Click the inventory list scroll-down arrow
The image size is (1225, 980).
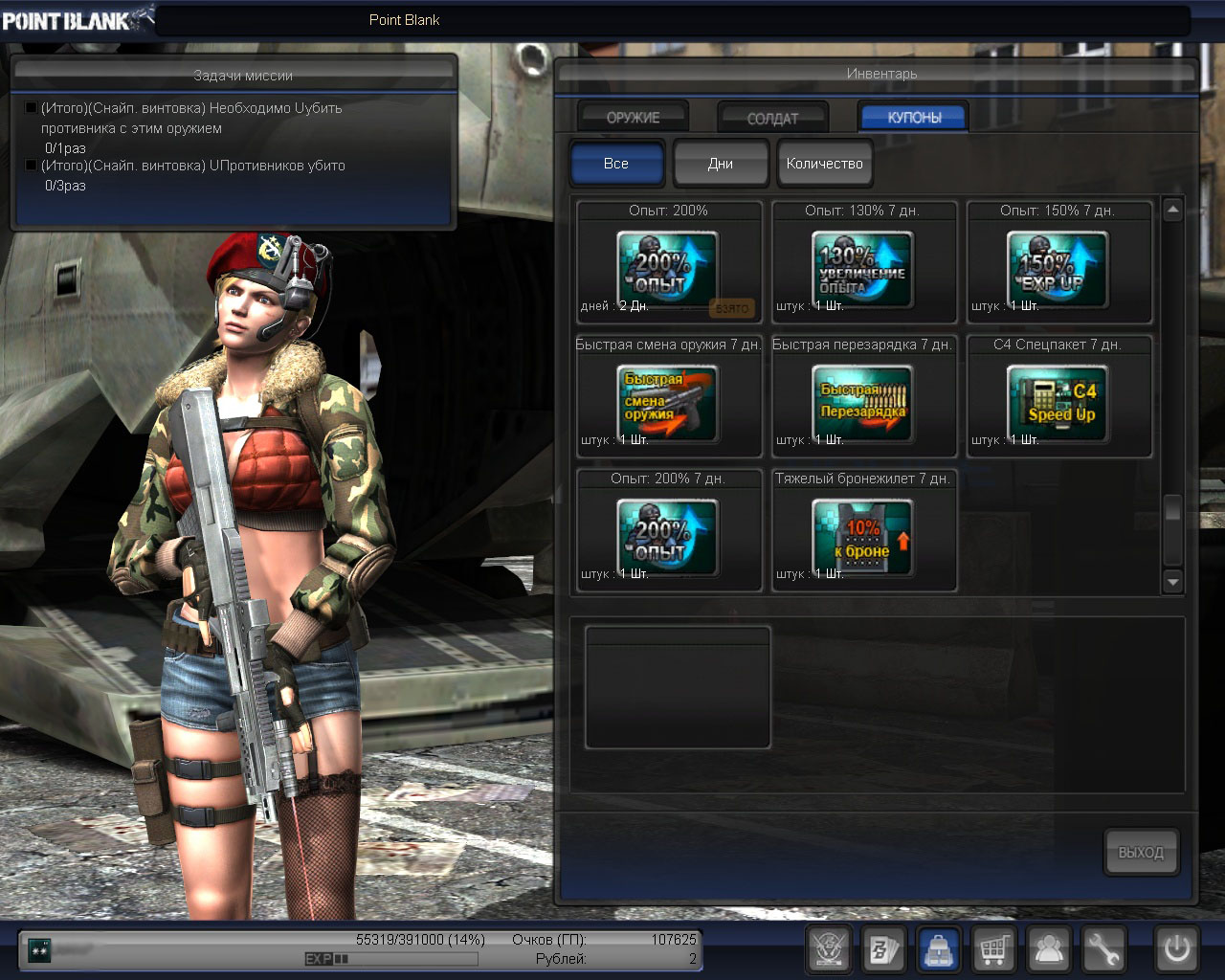pos(1173,581)
